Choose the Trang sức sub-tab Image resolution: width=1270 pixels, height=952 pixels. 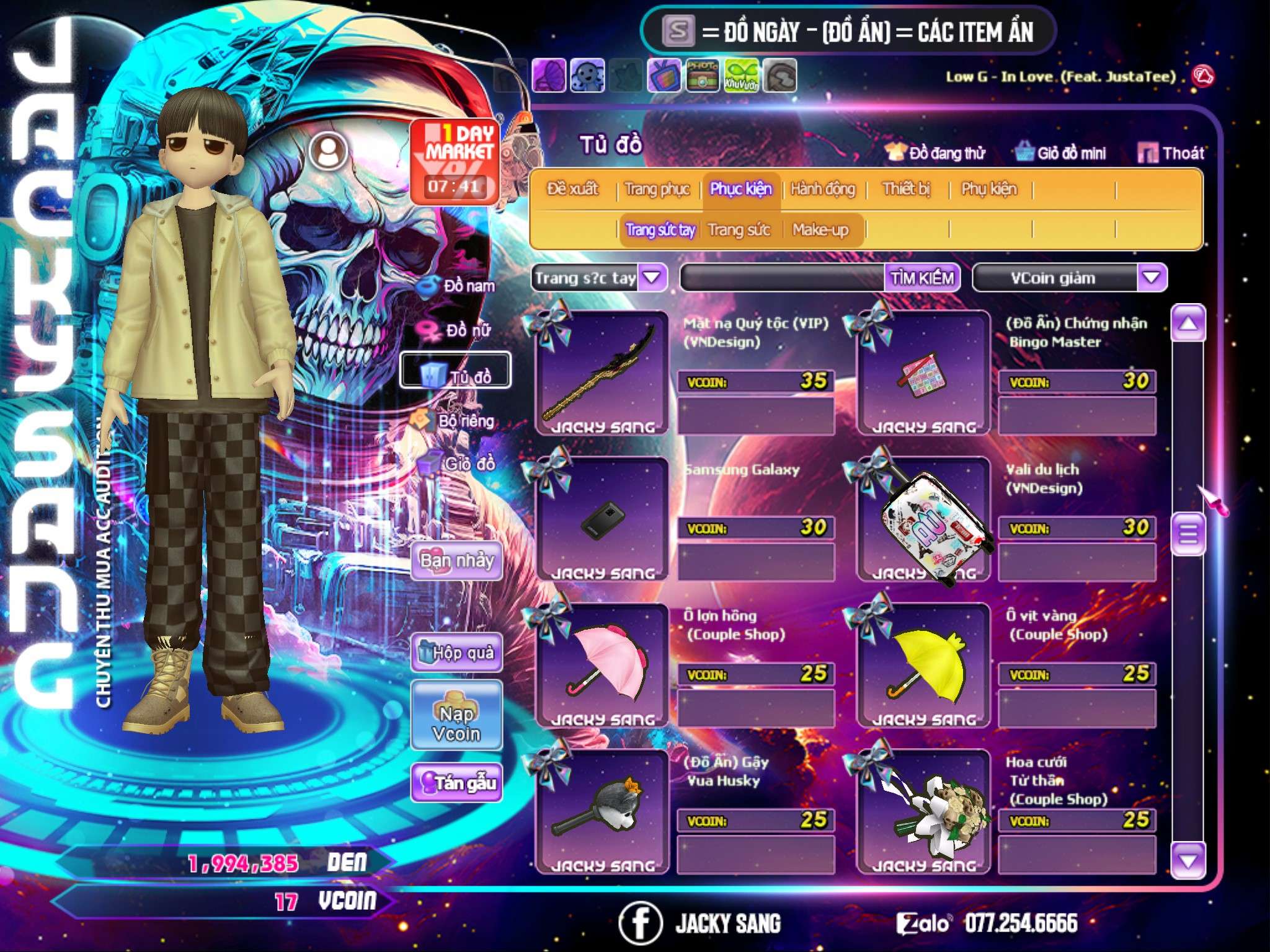739,230
